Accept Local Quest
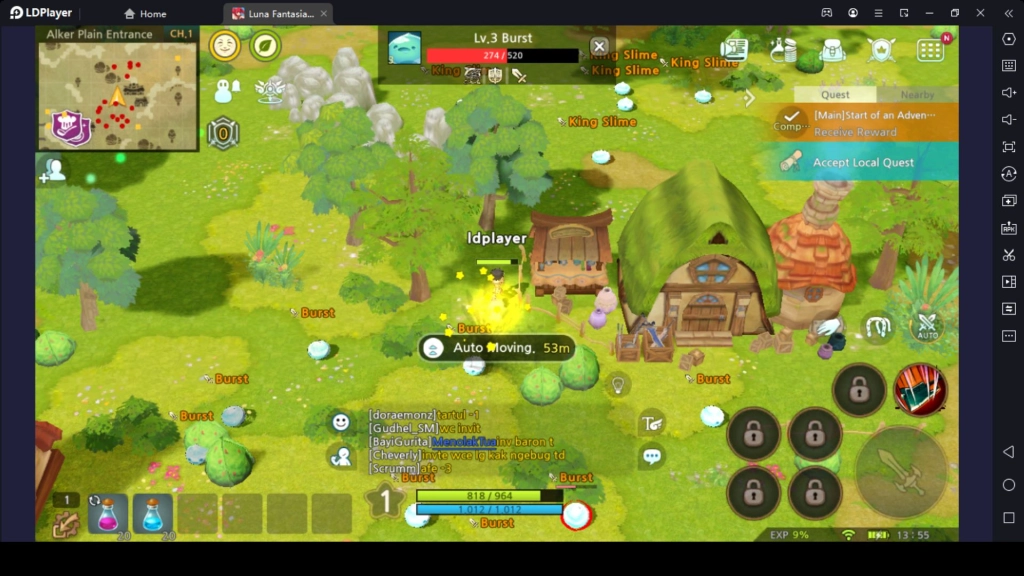The height and width of the screenshot is (576, 1024). point(862,162)
